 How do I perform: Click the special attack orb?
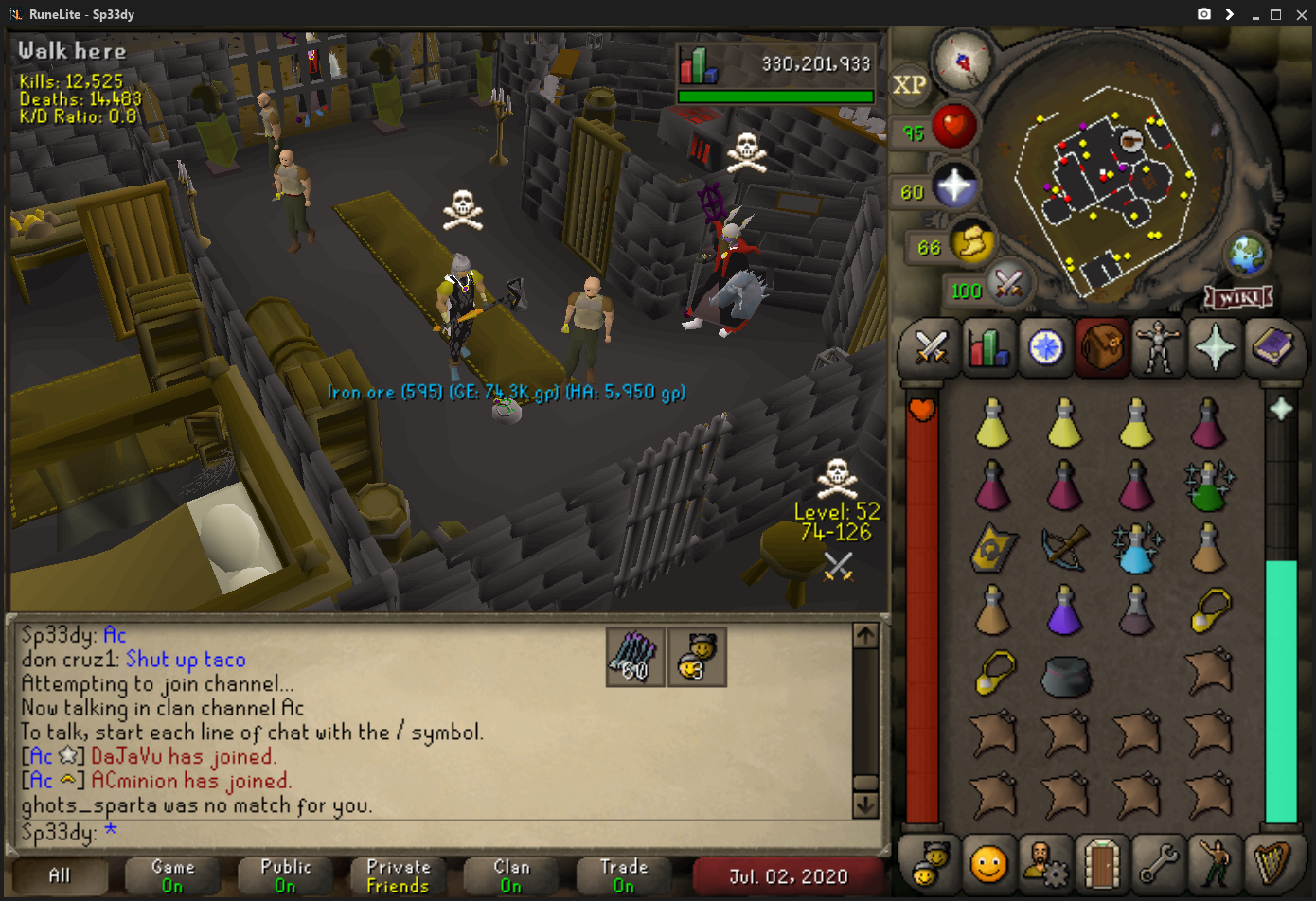pos(1007,283)
